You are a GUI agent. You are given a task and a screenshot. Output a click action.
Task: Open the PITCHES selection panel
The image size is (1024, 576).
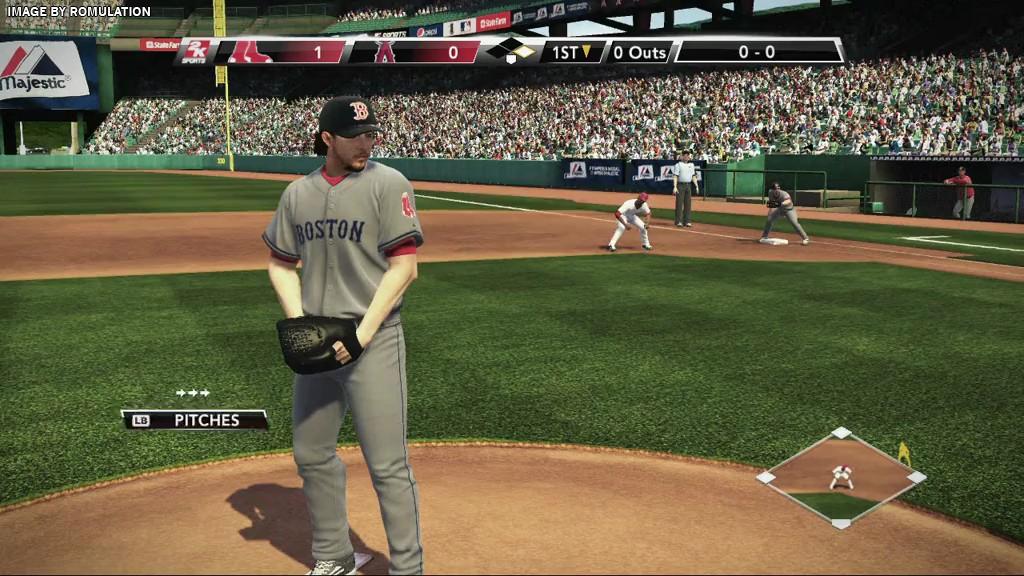point(195,420)
